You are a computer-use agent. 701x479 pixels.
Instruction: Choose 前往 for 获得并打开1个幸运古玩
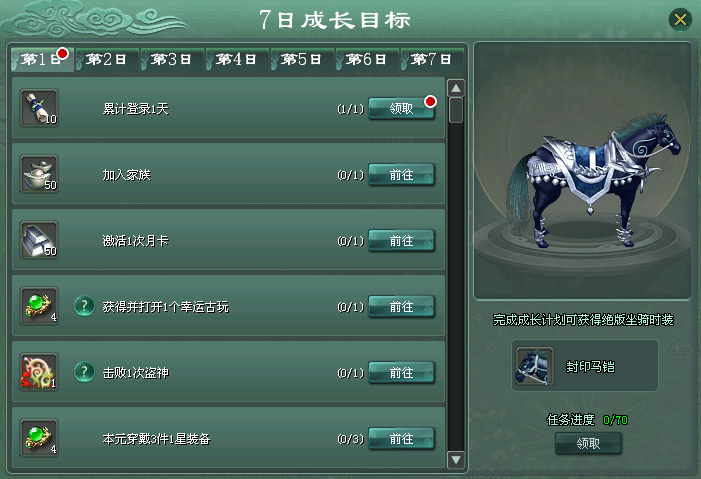tap(401, 306)
